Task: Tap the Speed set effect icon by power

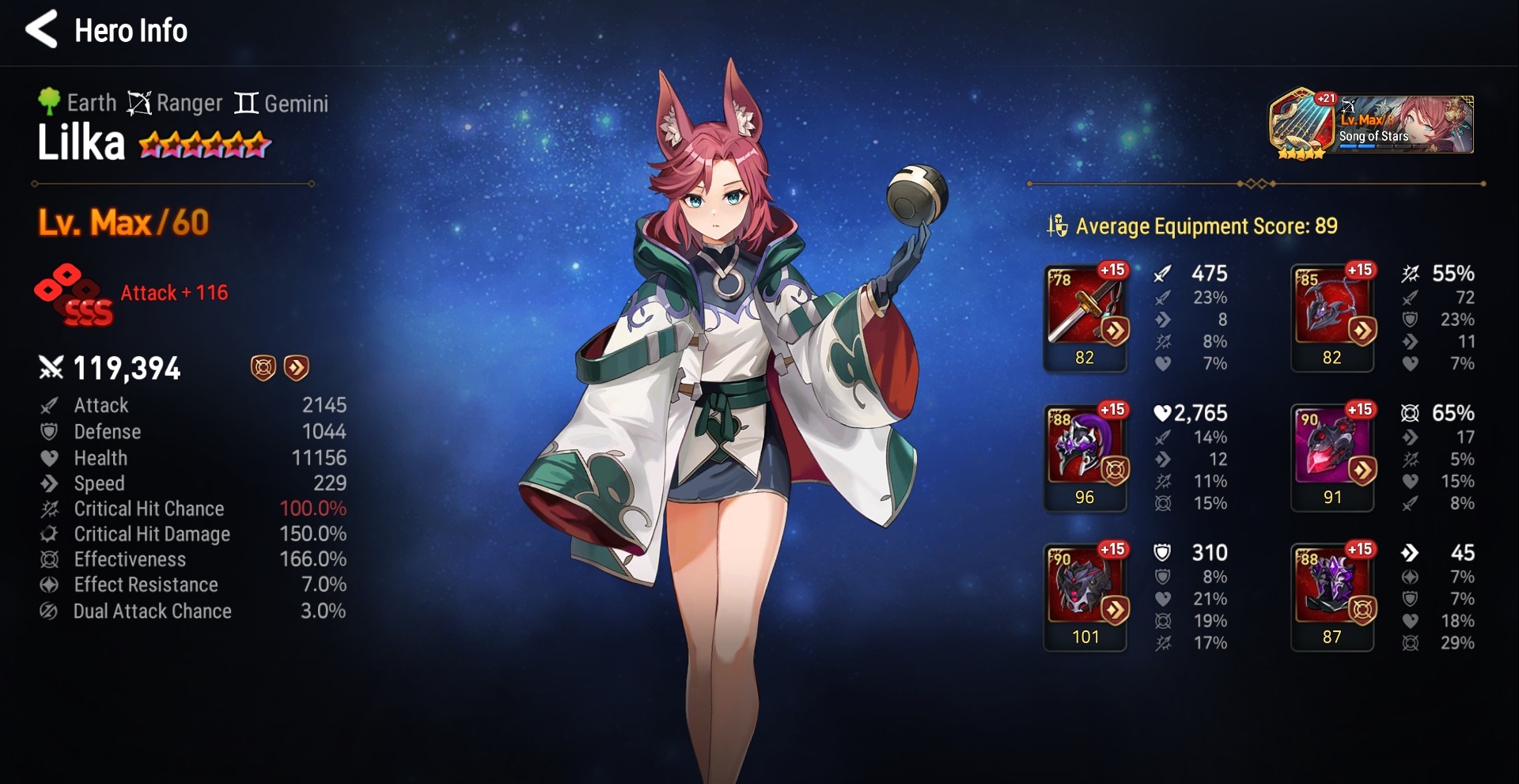Action: pos(297,367)
